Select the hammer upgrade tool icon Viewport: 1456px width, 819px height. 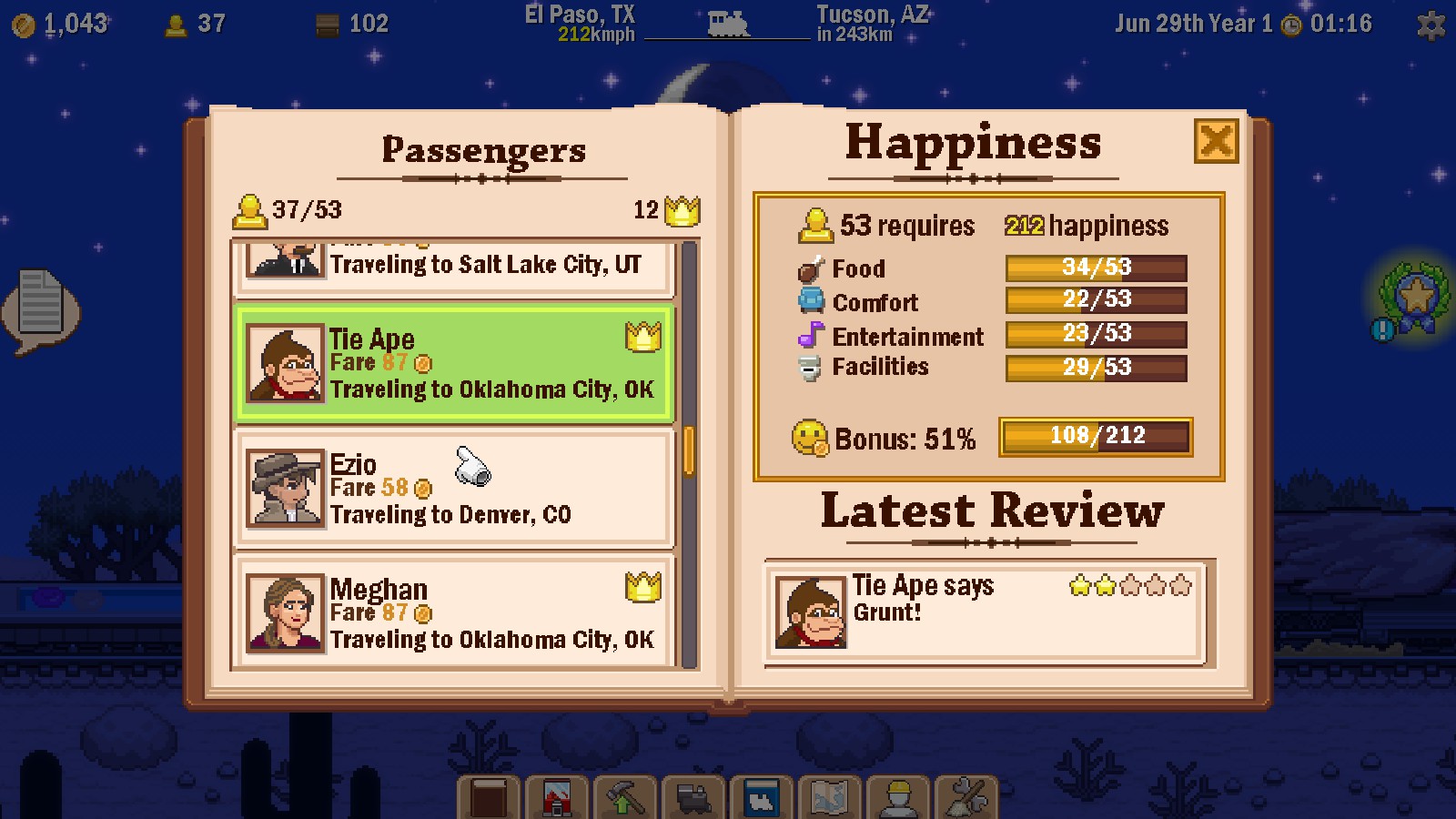click(624, 796)
